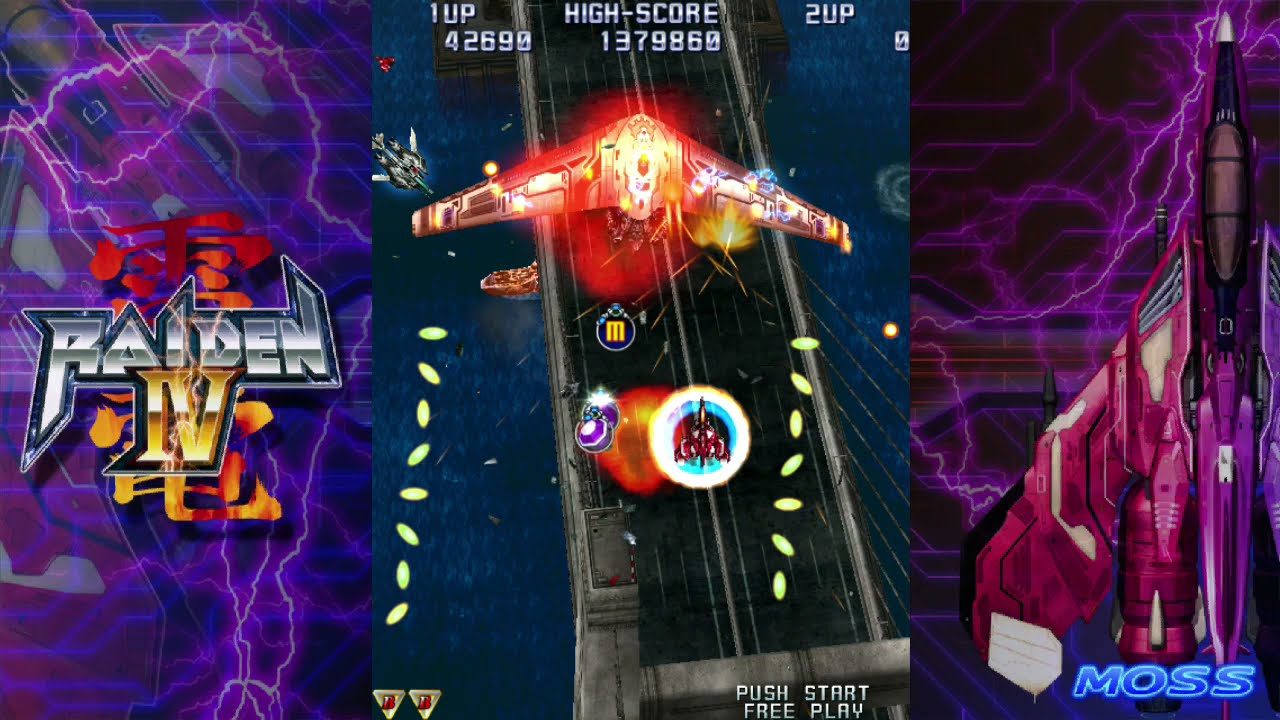Click the small gray enemy plane on the left

pyautogui.click(x=400, y=160)
